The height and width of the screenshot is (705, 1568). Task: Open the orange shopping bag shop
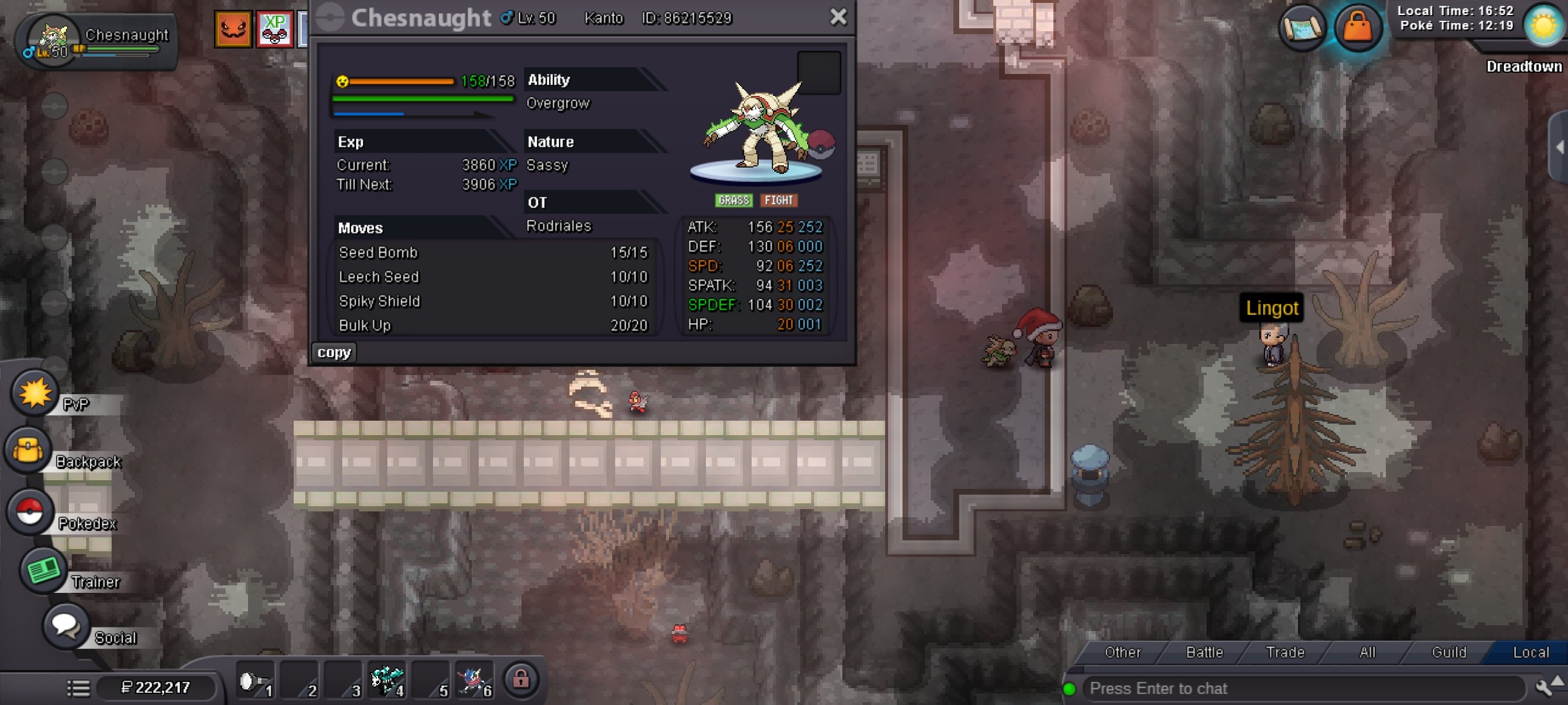pos(1357,27)
